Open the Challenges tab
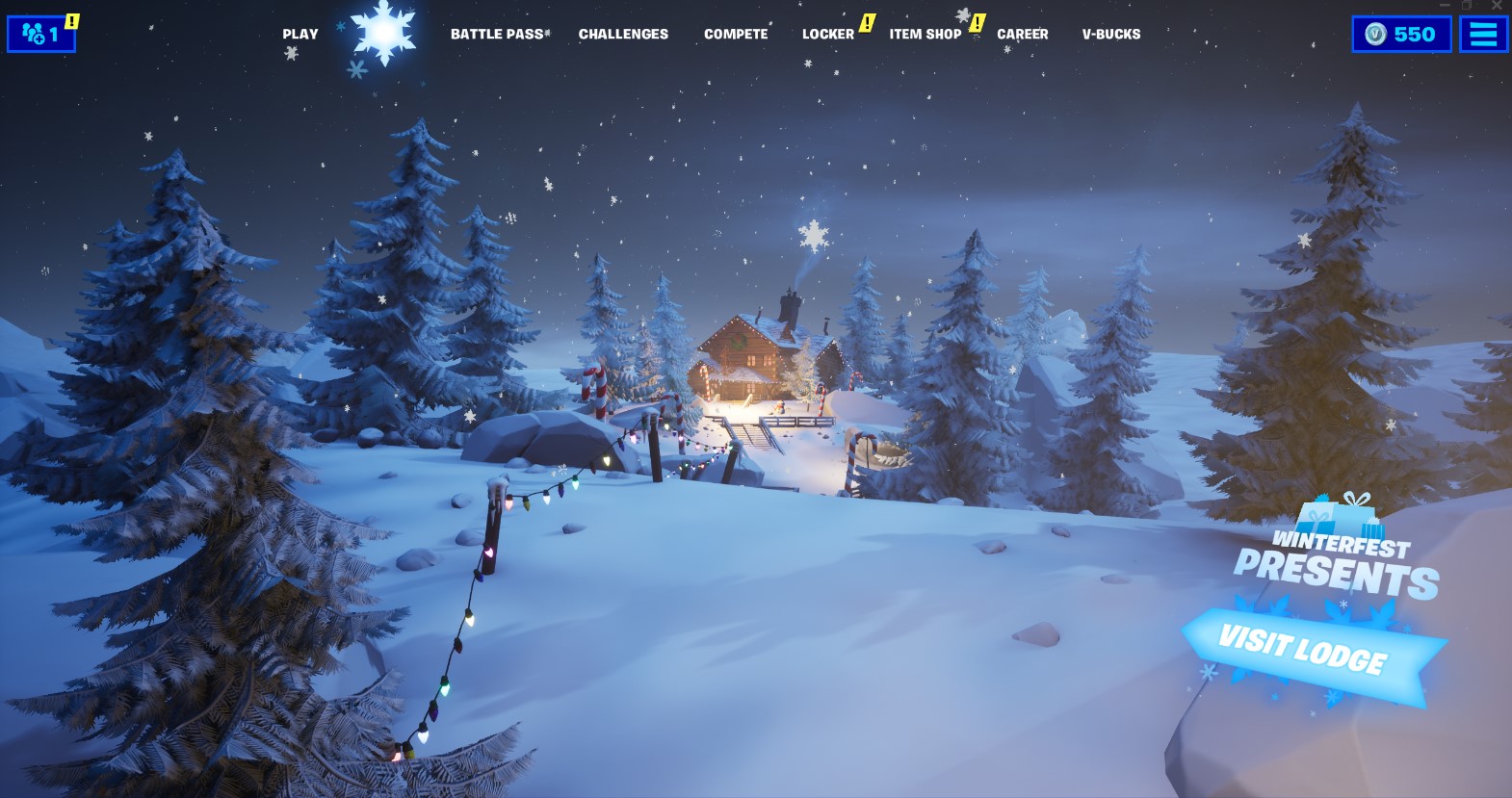The width and height of the screenshot is (1512, 798). (623, 34)
